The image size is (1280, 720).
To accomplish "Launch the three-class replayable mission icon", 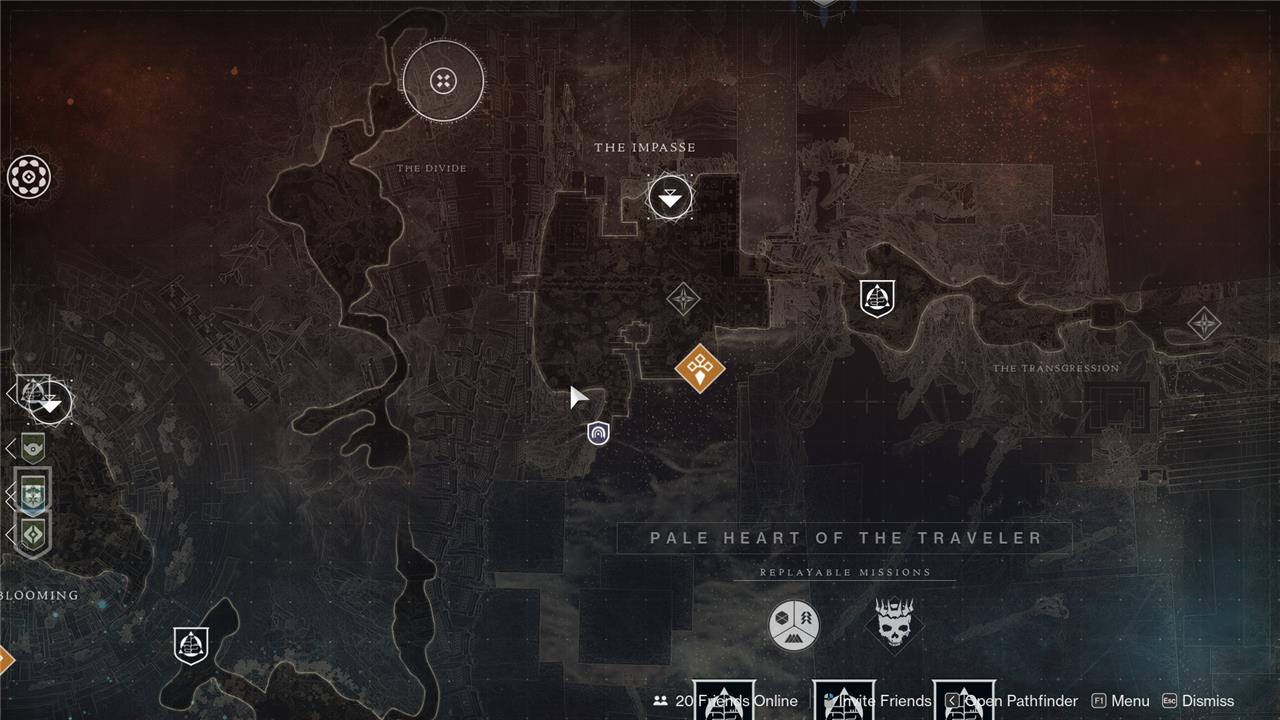I will click(x=794, y=625).
